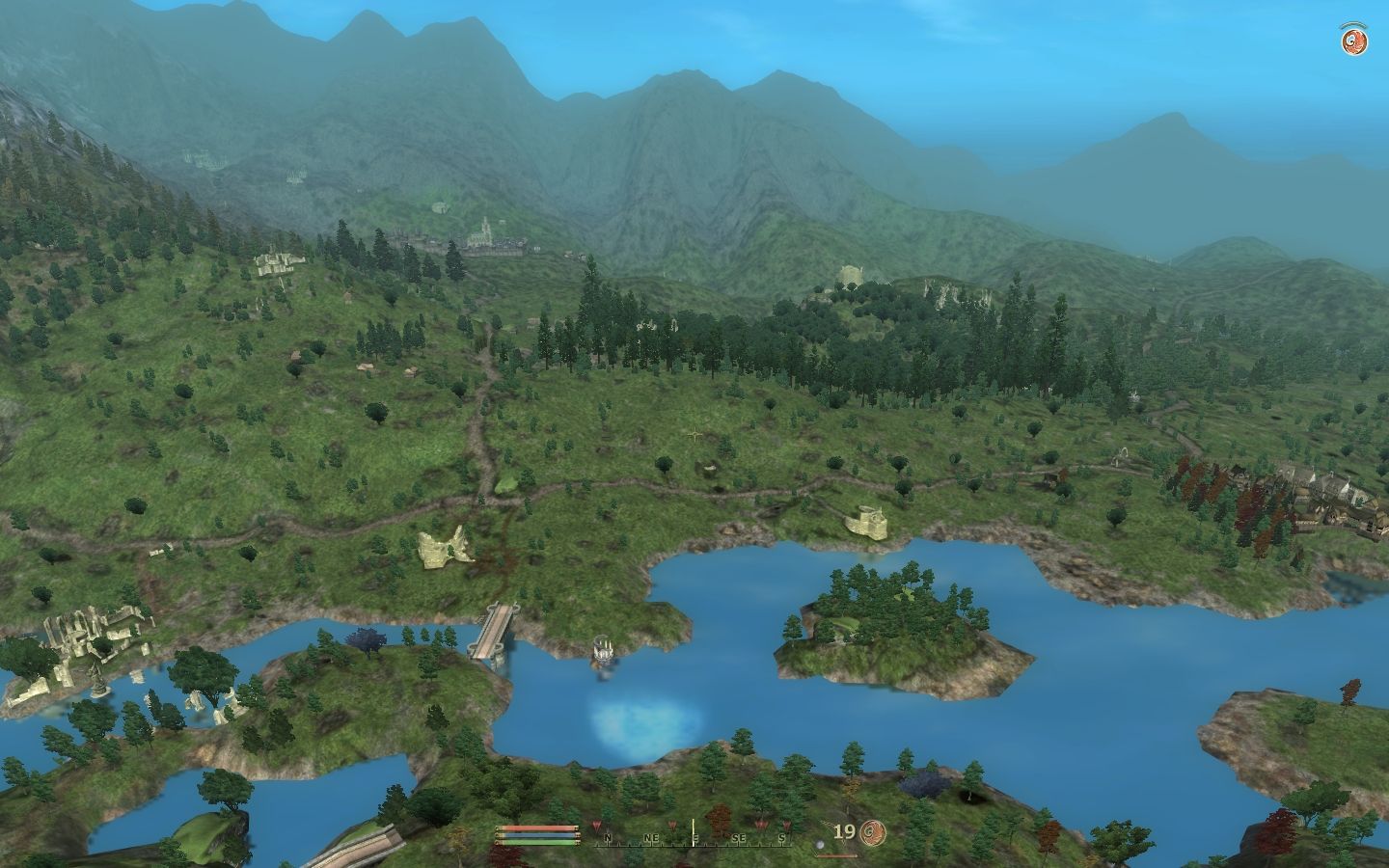Click the stone bridge crossing the lake
The width and height of the screenshot is (1389, 868).
click(x=497, y=632)
